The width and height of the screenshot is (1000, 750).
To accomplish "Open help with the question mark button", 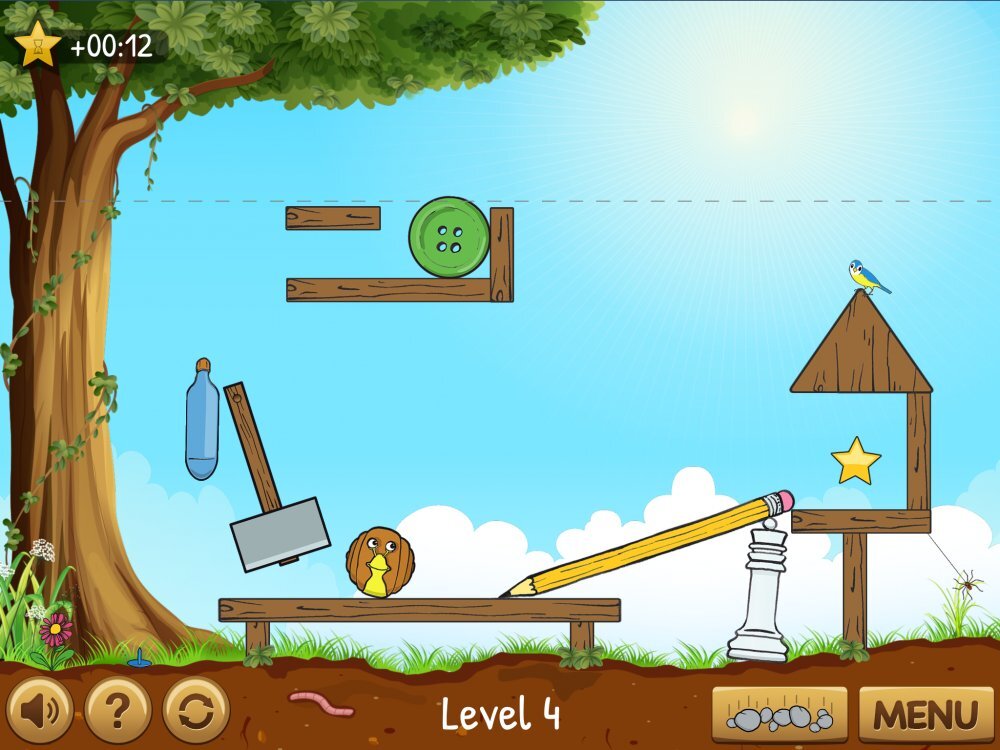I will click(118, 711).
